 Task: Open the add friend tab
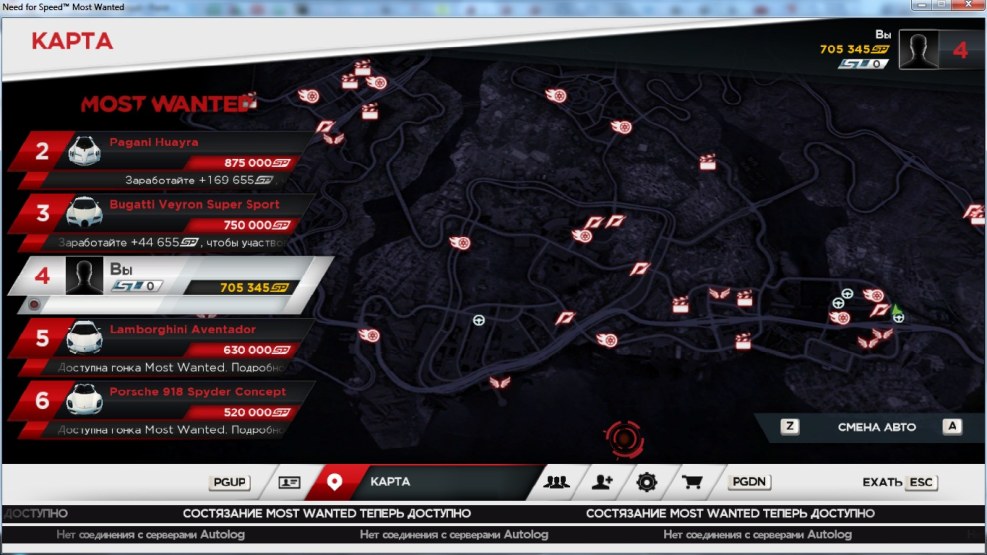(601, 482)
